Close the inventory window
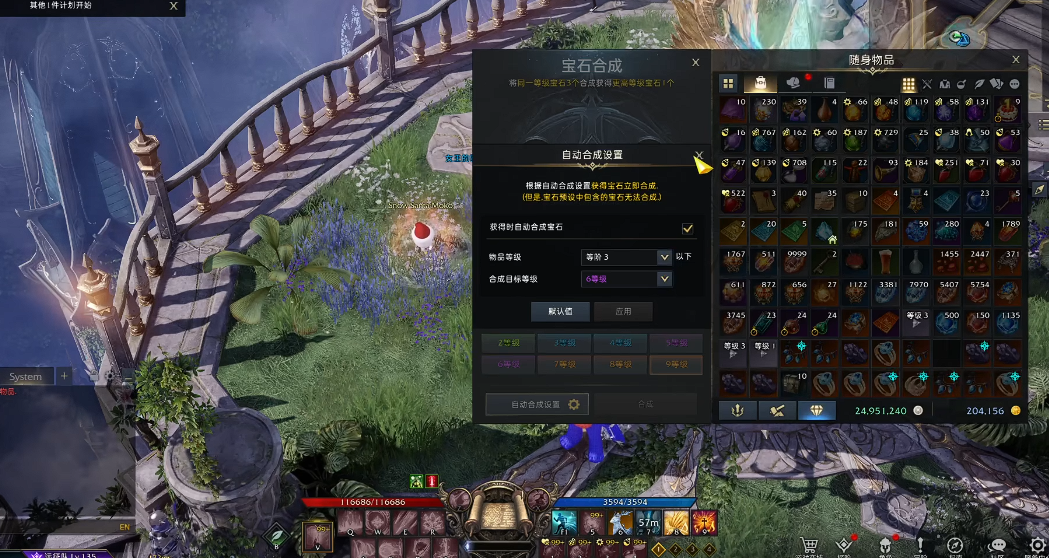Image resolution: width=1049 pixels, height=558 pixels. click(1016, 60)
